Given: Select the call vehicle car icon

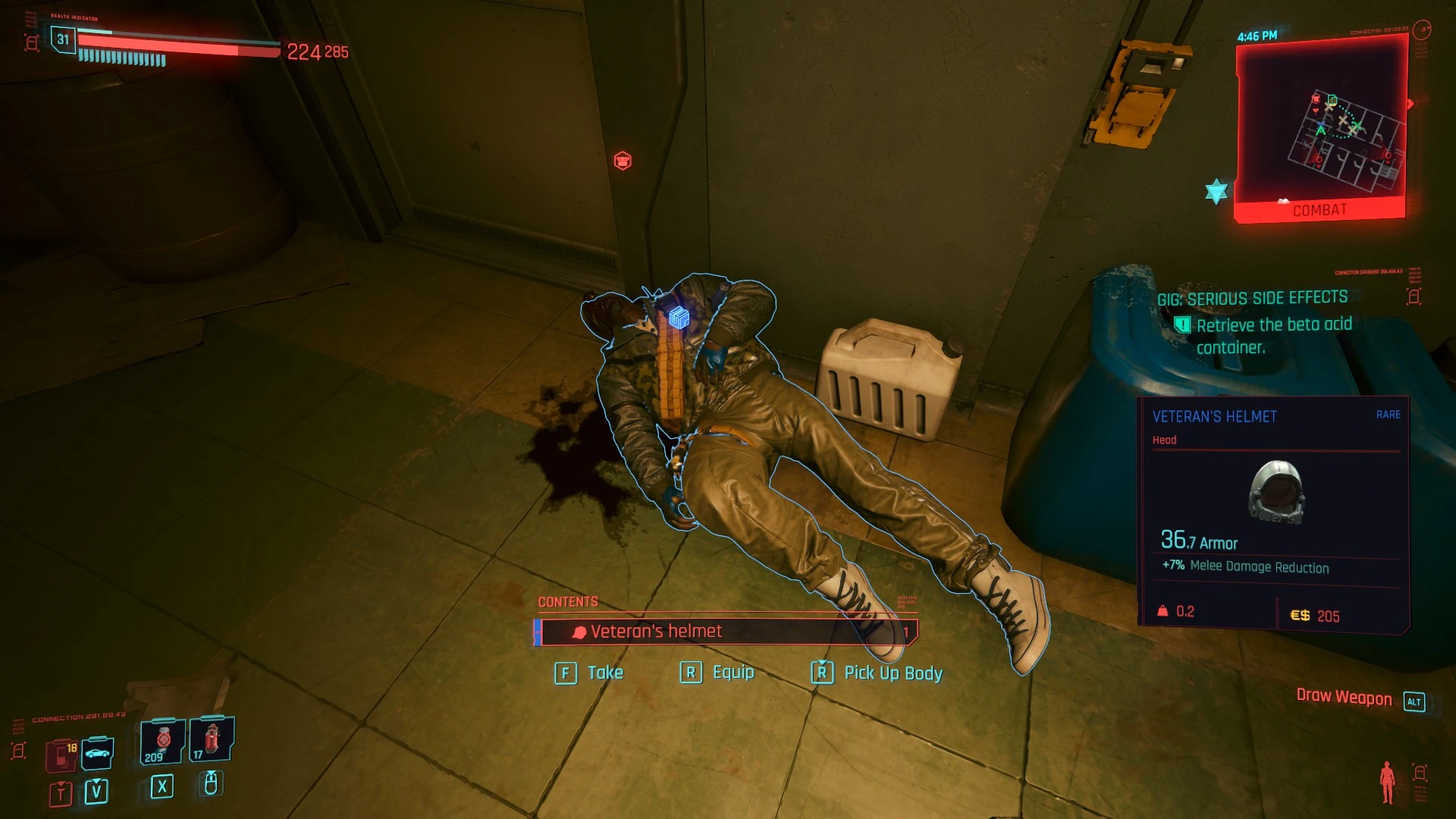Looking at the screenshot, I should click(x=97, y=753).
